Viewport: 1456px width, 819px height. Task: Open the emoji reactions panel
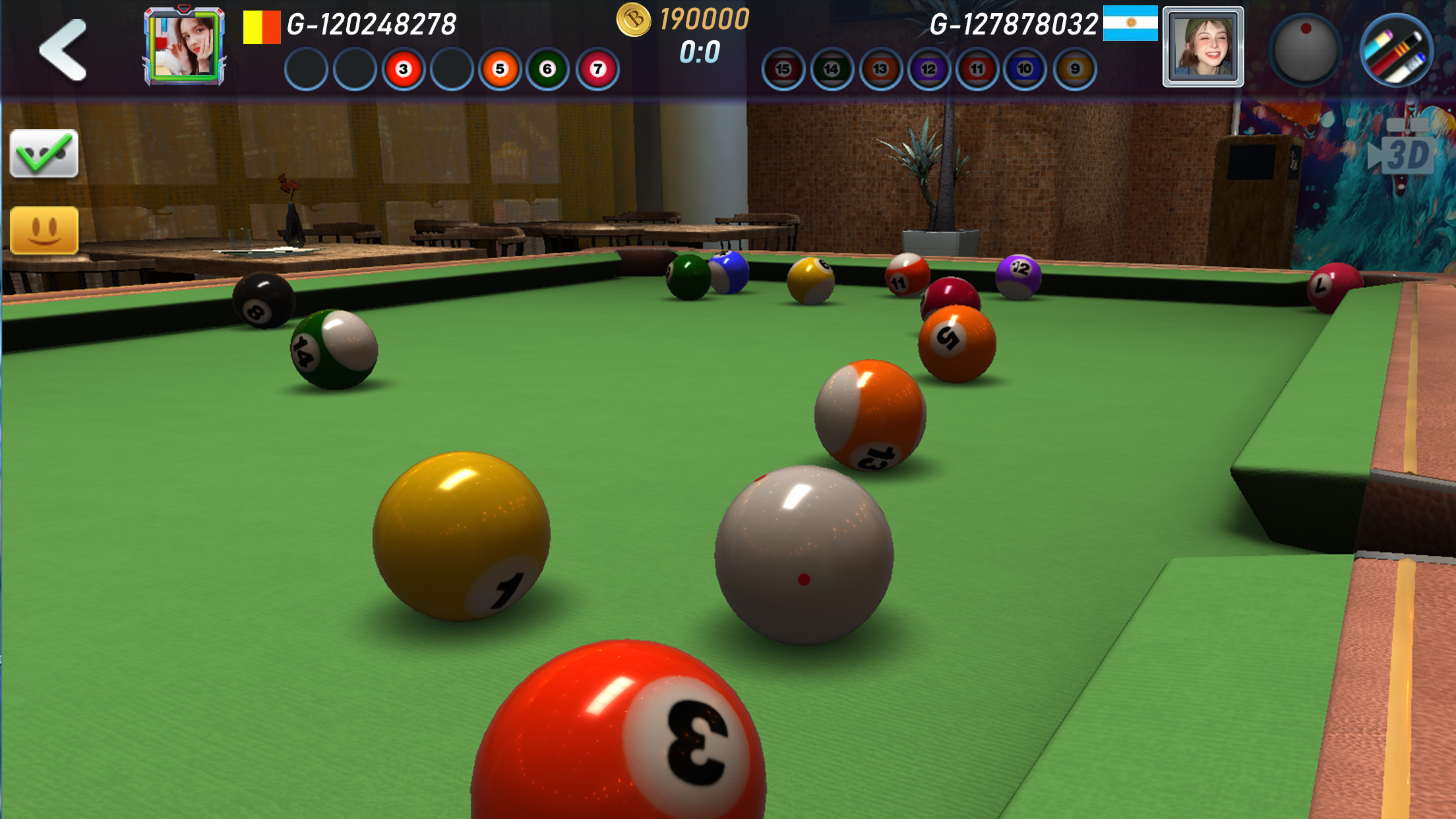[44, 230]
